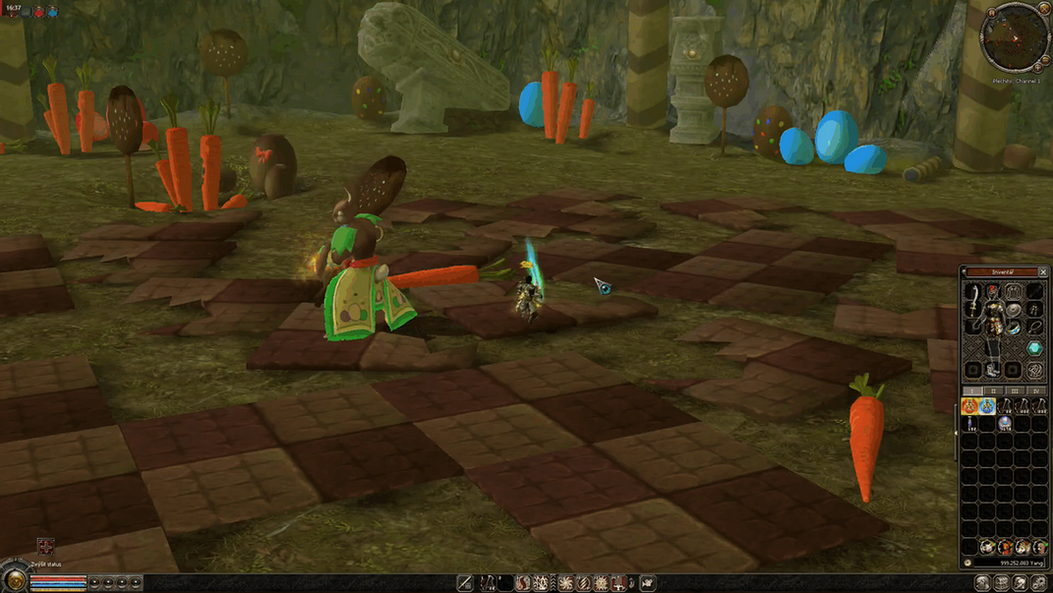Activate the sword attack quickslot icon
Screen dimensions: 1053x593
[465, 582]
